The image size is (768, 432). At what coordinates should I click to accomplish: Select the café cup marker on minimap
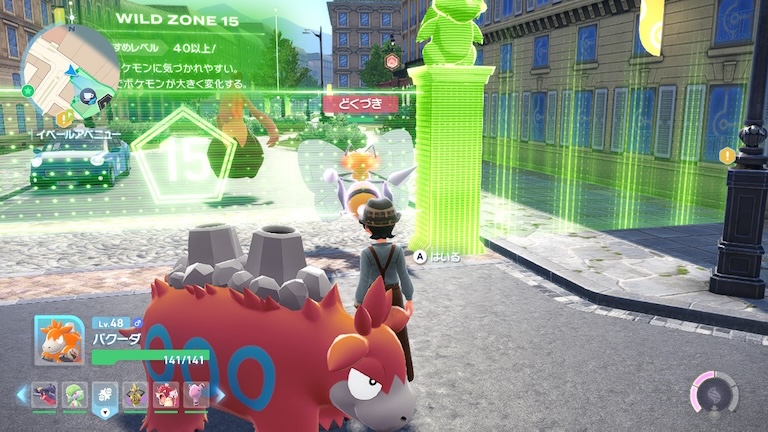89,97
